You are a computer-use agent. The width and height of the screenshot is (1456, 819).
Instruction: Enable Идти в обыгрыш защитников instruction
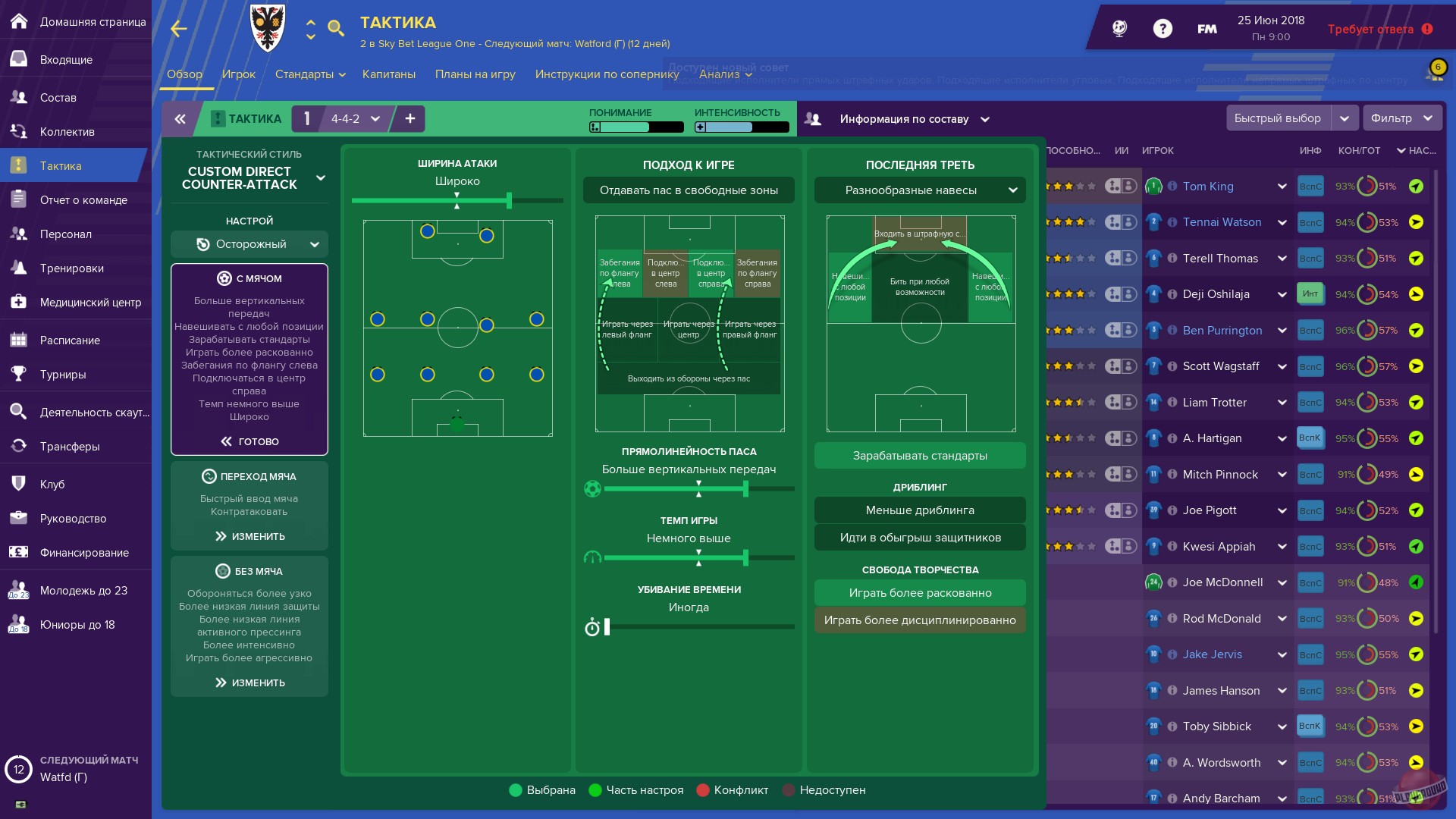point(919,537)
